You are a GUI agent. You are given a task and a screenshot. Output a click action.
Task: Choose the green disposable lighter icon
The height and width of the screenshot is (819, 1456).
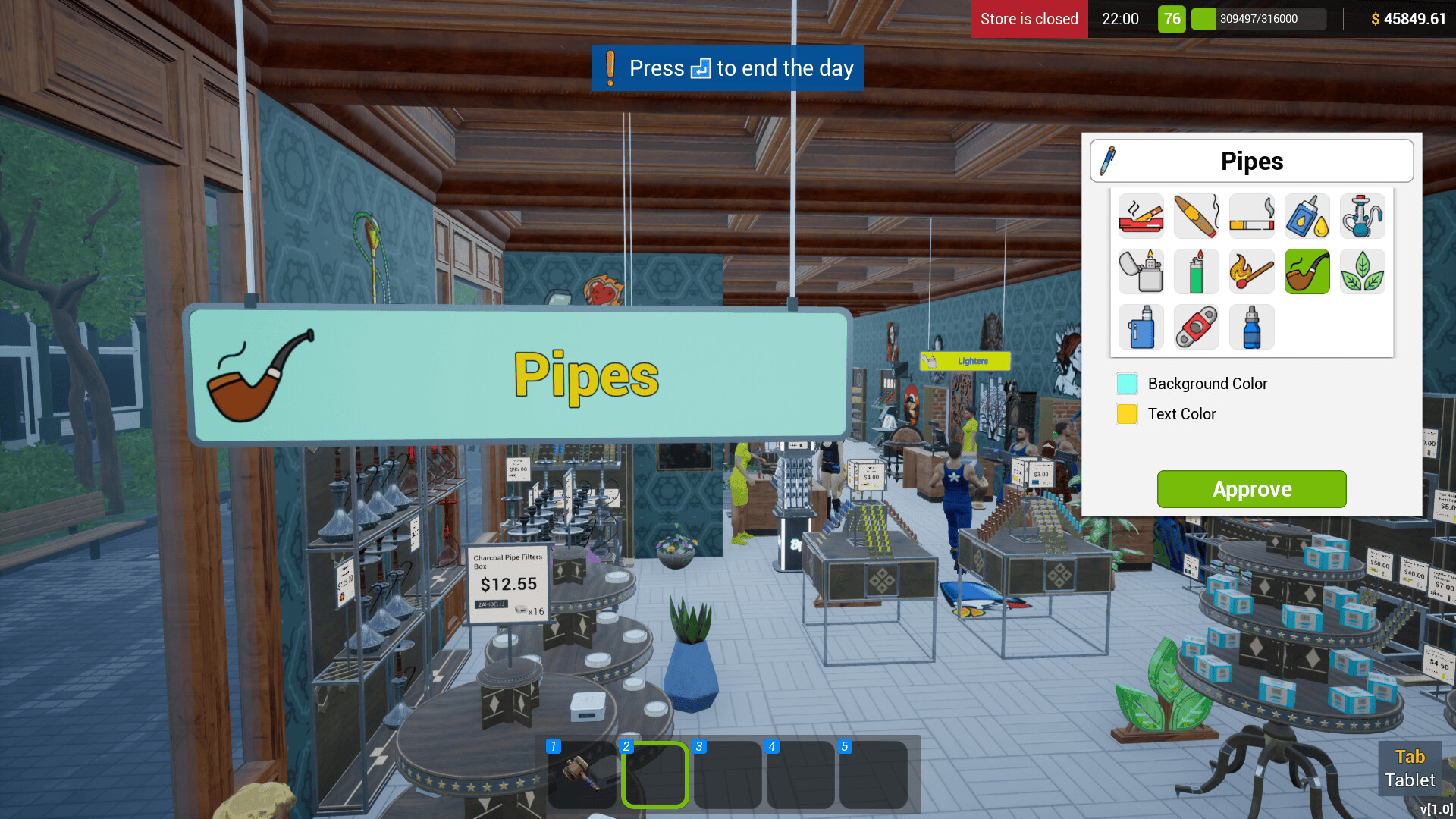pos(1196,271)
